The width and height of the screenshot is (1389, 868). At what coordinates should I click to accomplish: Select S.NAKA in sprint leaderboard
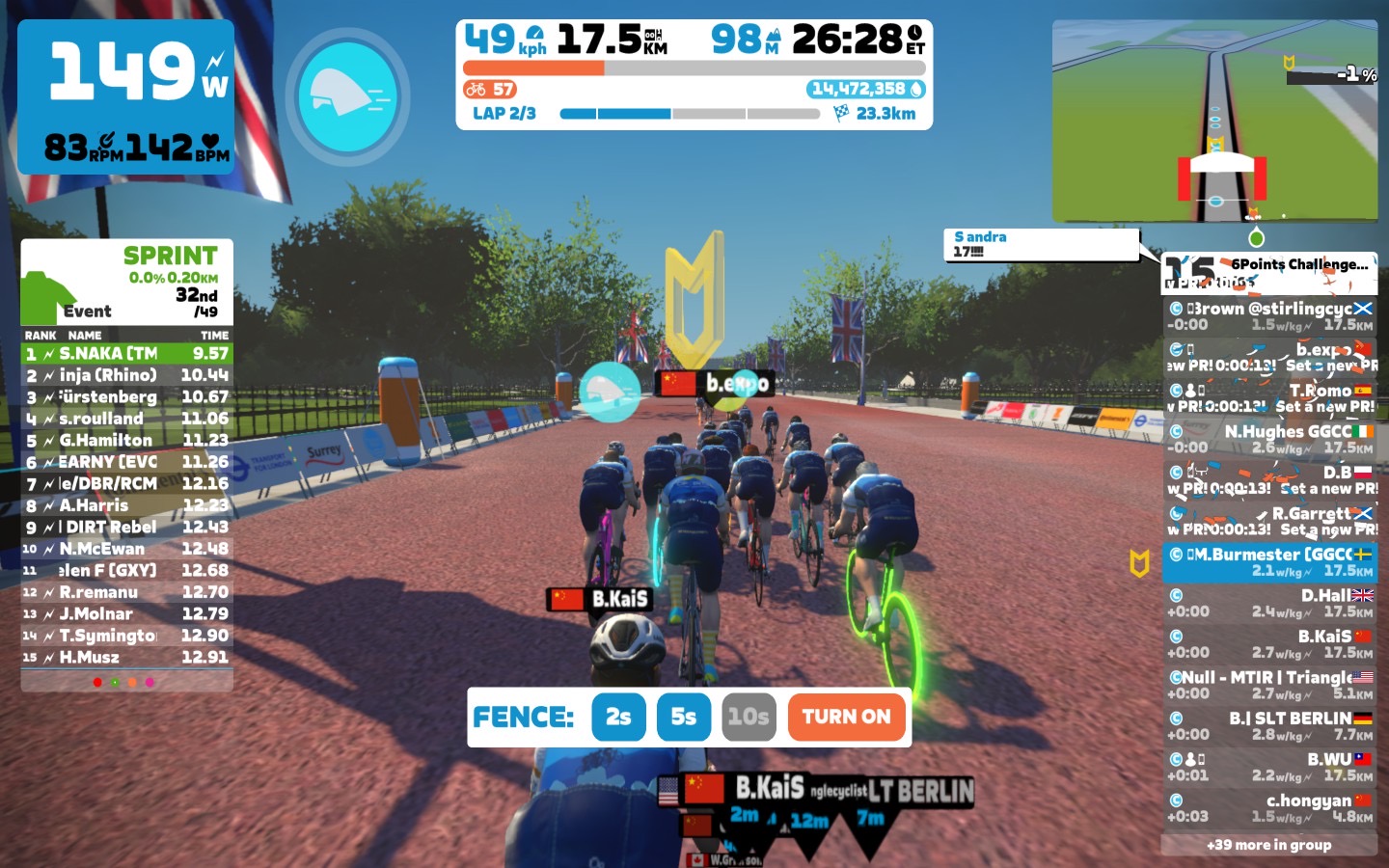pos(126,354)
